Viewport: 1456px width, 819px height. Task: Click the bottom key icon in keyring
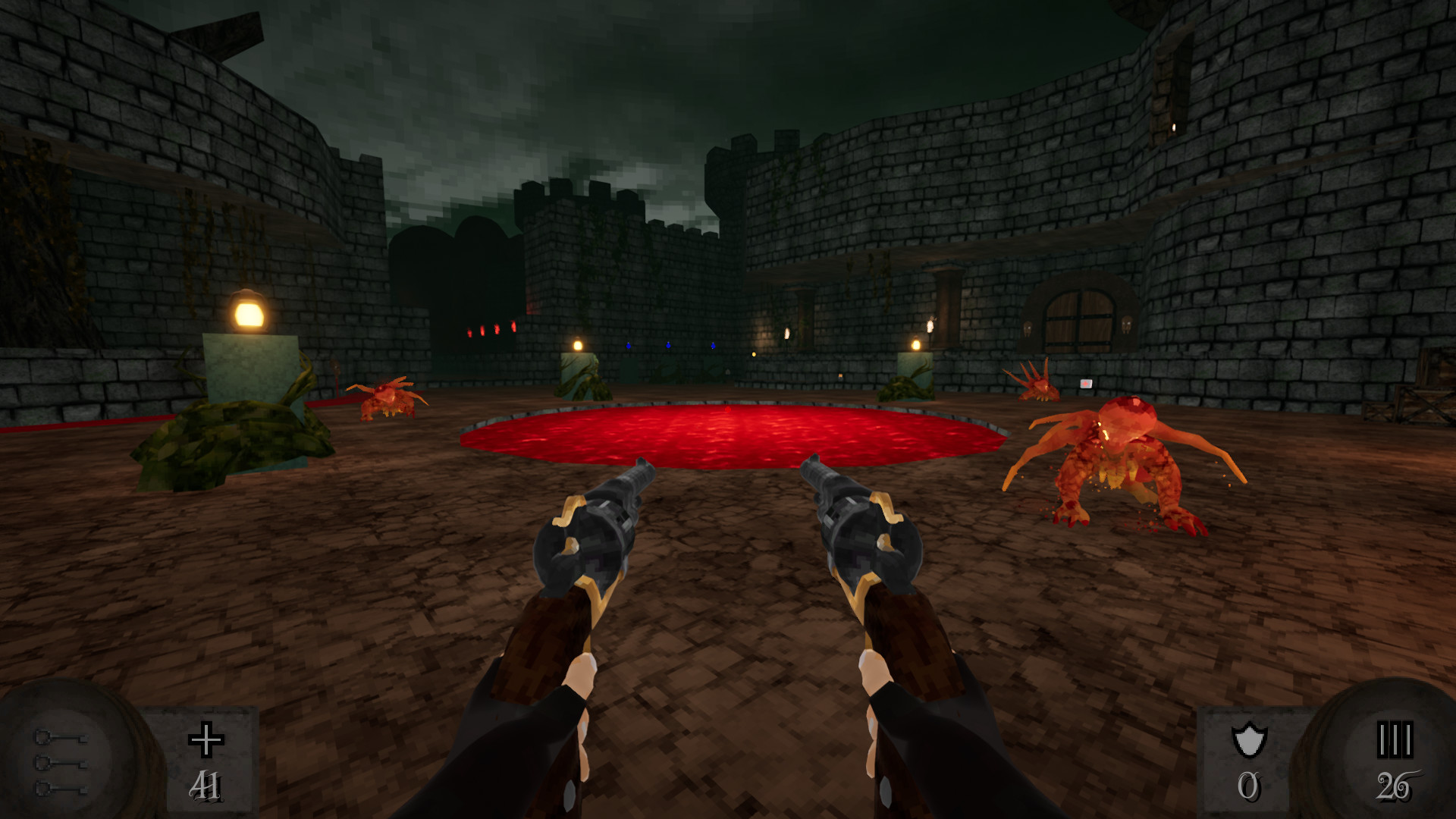tap(61, 790)
